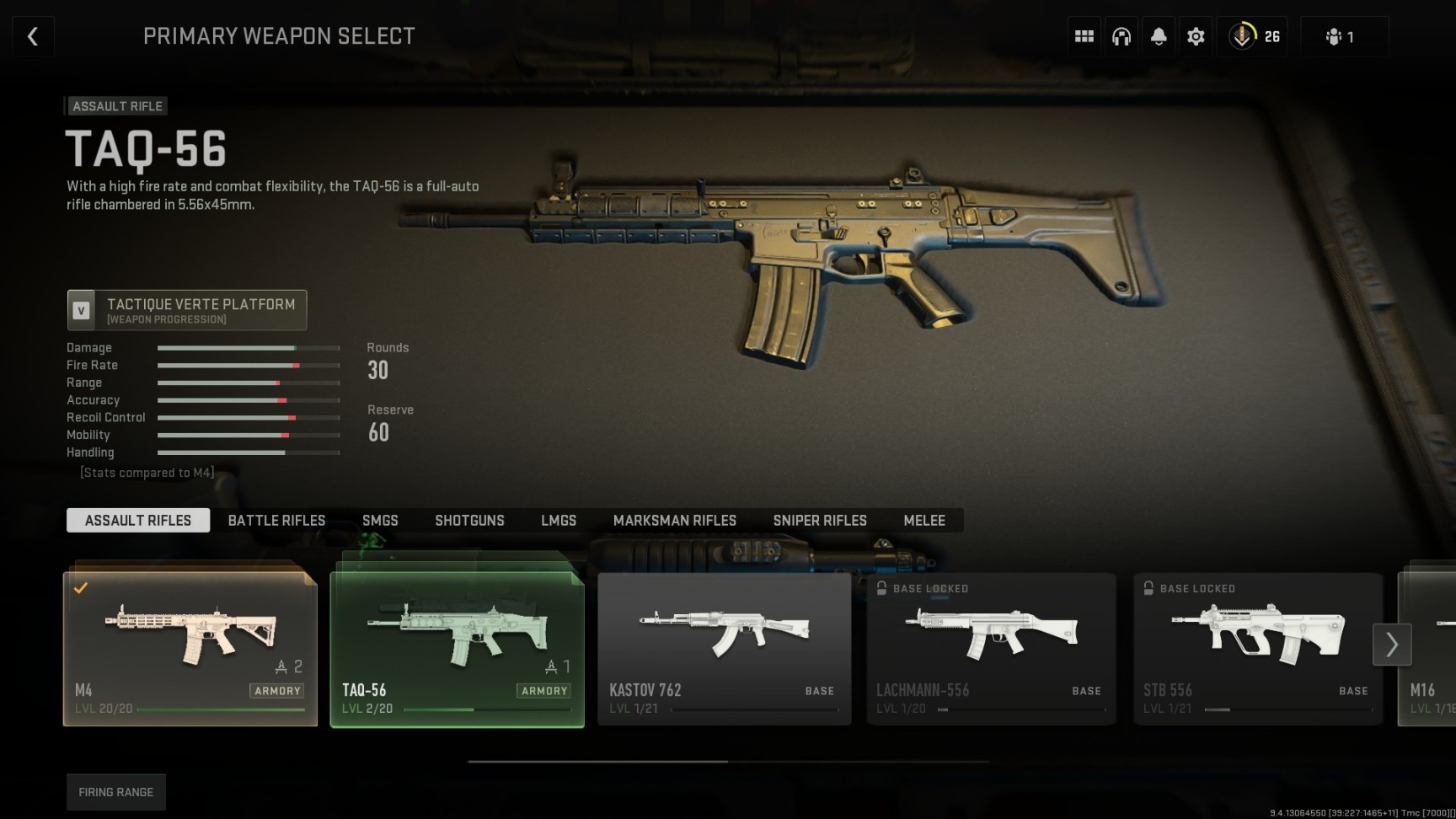The image size is (1456, 819).
Task: Open the settings gear icon
Action: pyautogui.click(x=1196, y=35)
